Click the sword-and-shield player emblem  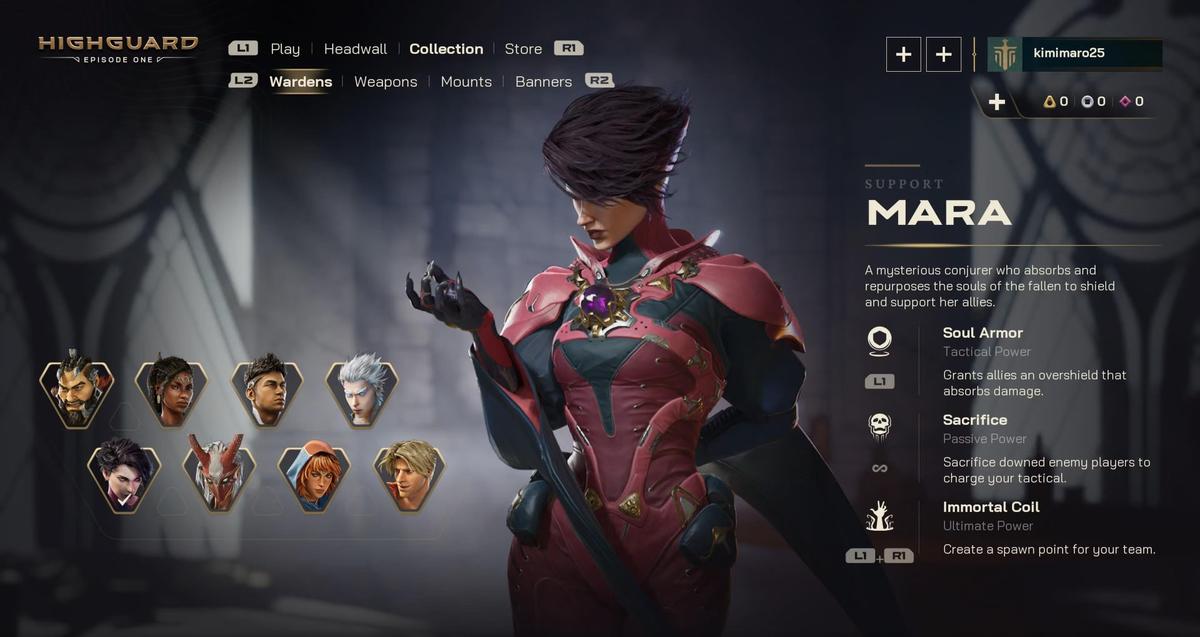coord(1004,54)
